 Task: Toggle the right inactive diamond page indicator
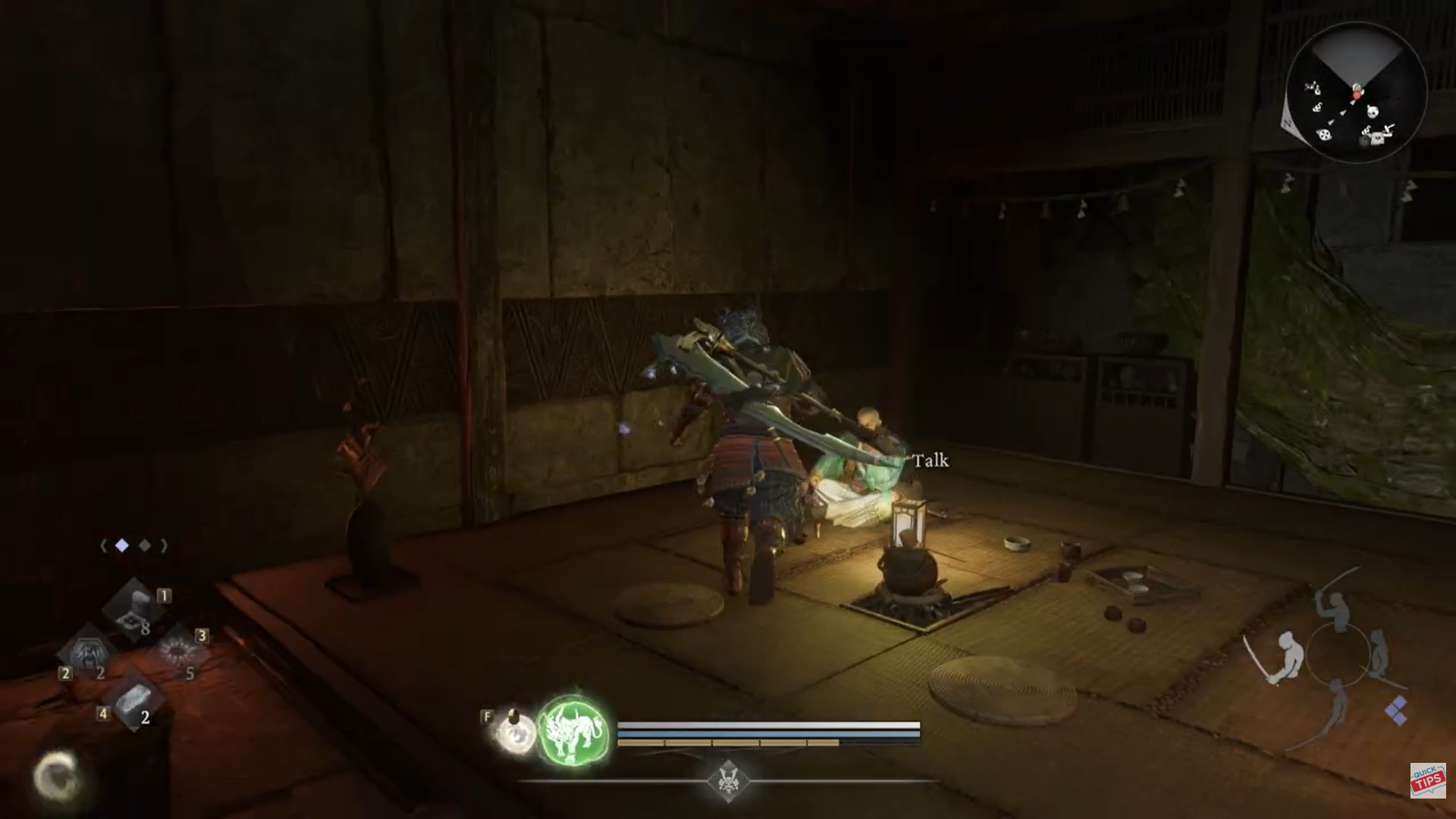(144, 545)
